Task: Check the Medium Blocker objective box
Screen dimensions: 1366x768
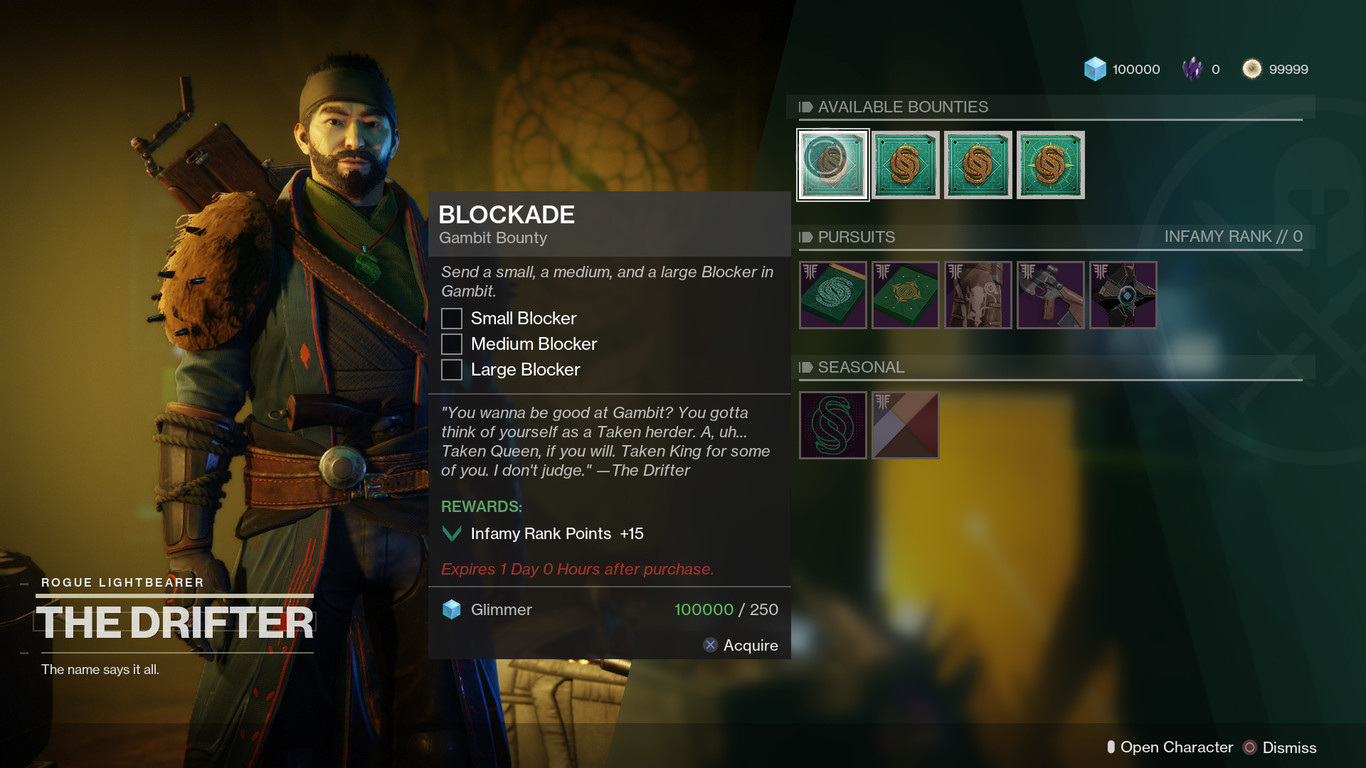Action: (x=451, y=344)
